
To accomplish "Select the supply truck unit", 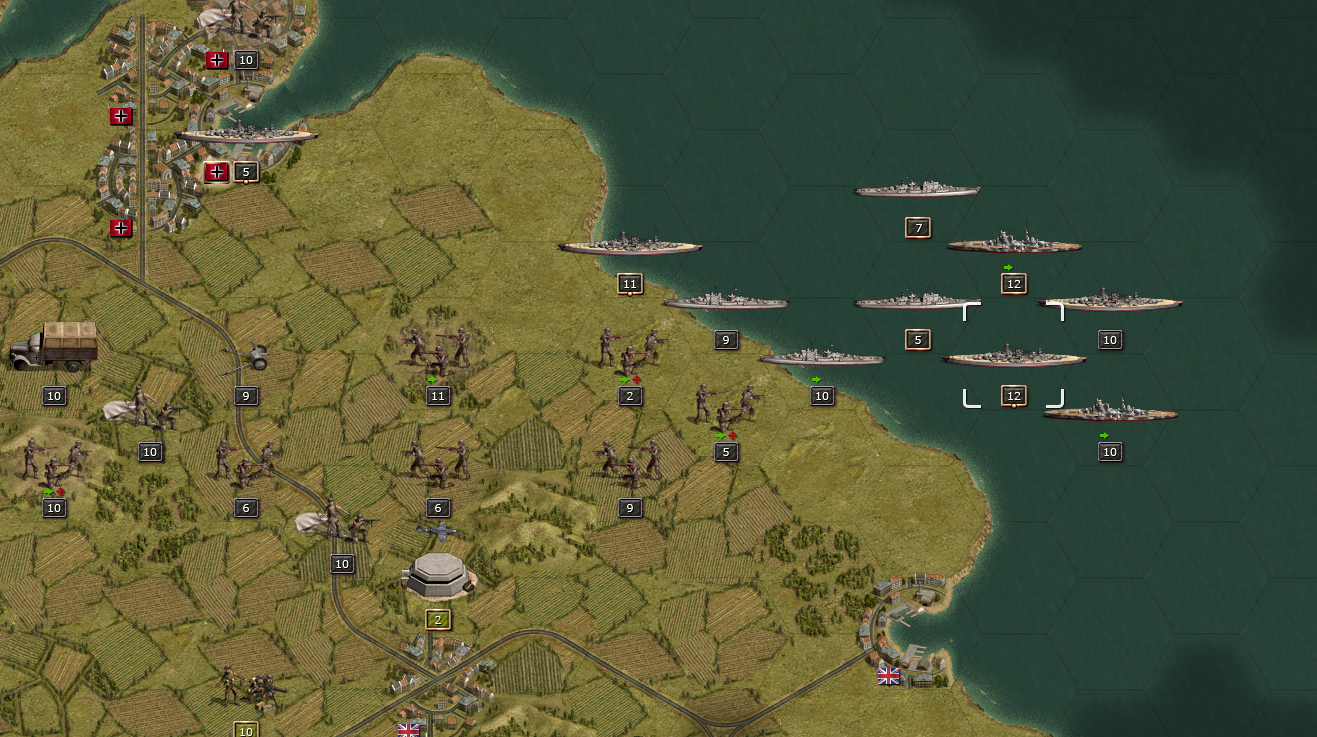I will [54, 346].
